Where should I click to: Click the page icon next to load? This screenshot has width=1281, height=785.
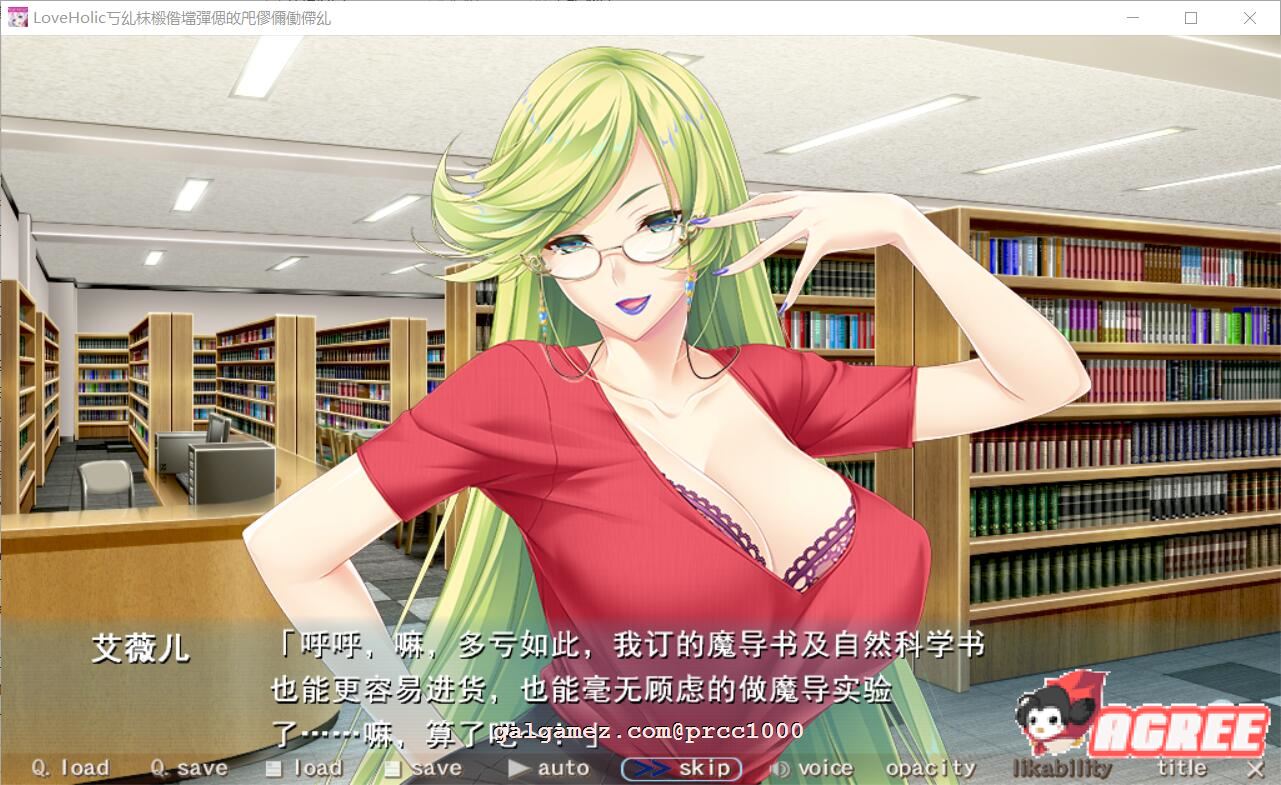272,767
